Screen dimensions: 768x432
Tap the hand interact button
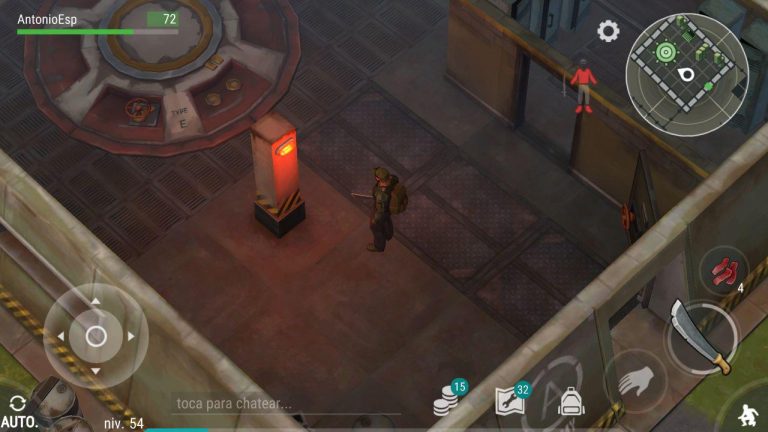coord(635,381)
